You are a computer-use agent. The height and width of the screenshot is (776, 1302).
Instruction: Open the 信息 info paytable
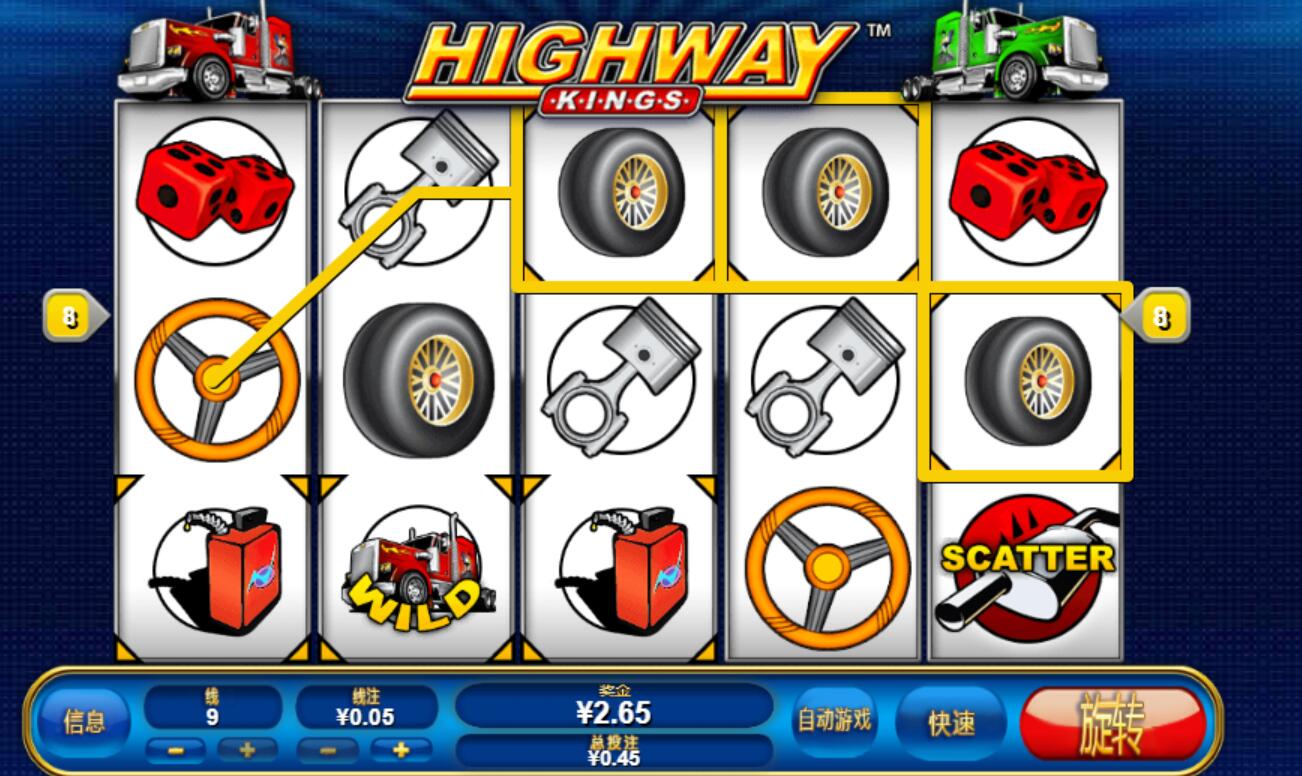tap(83, 722)
